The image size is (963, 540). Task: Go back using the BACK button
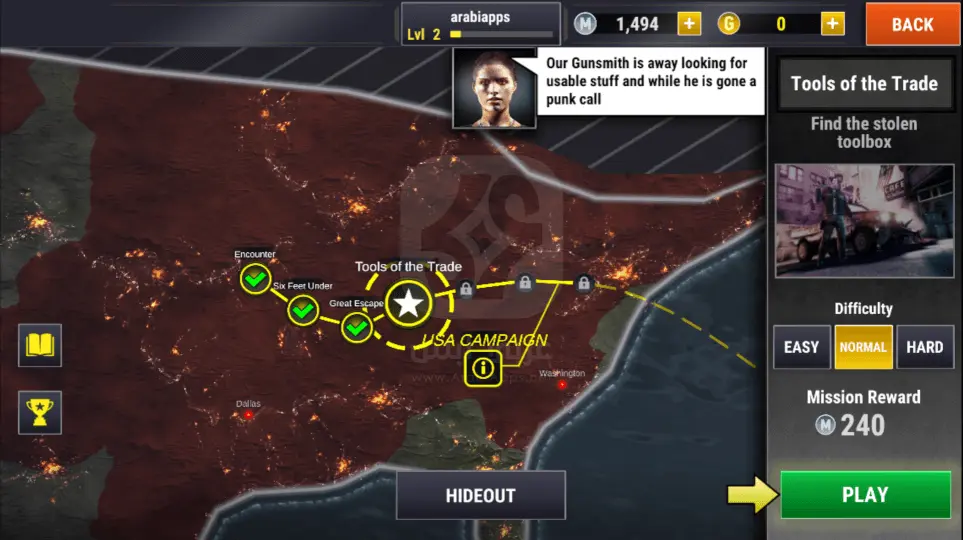(911, 24)
